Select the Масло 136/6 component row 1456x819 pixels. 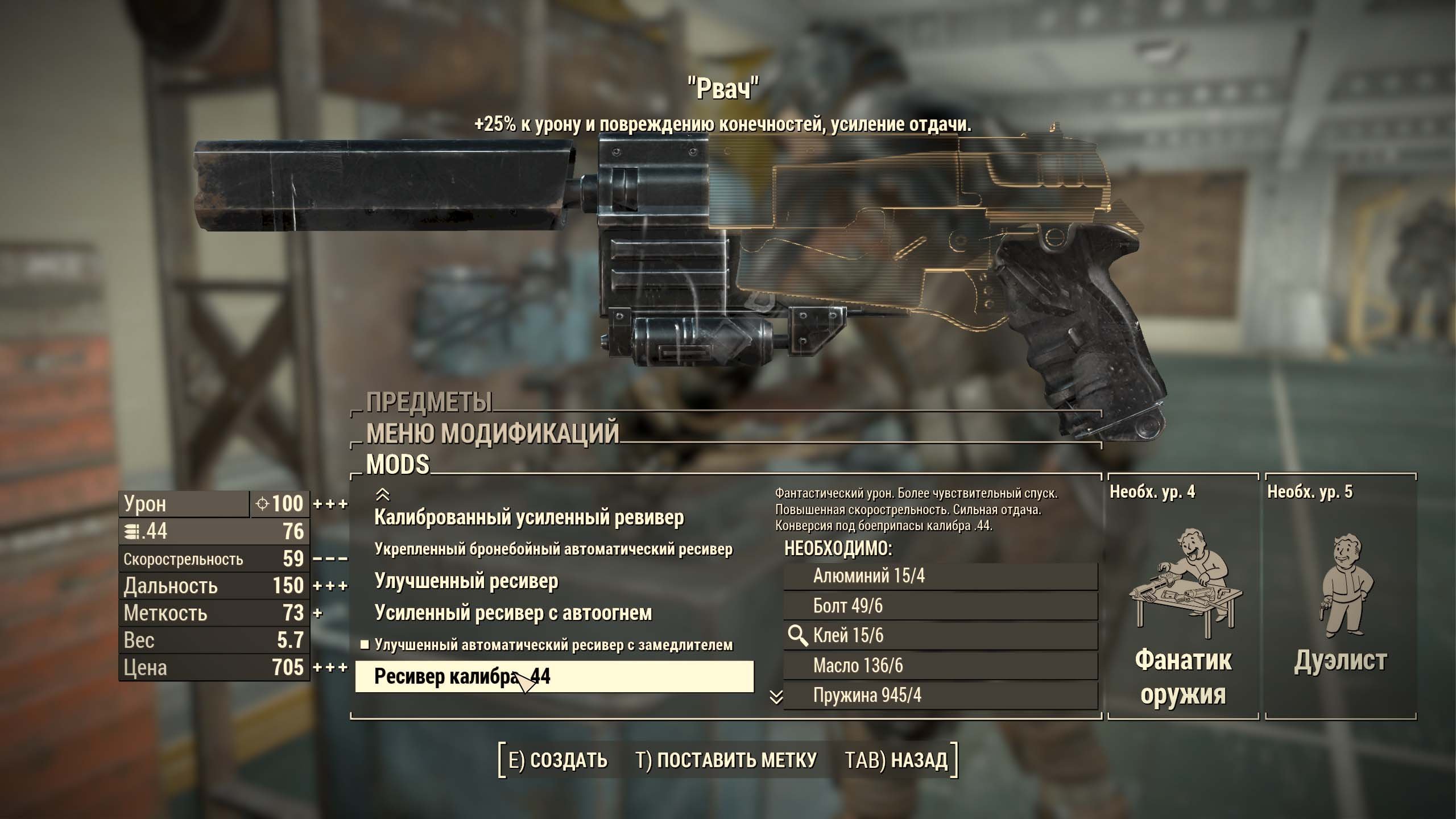pos(940,665)
